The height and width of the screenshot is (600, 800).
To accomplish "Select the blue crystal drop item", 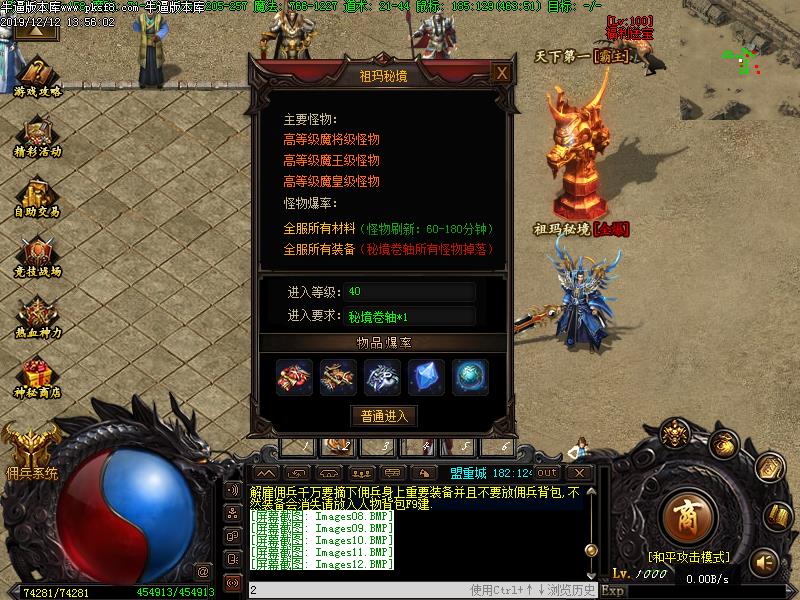I will coord(427,376).
